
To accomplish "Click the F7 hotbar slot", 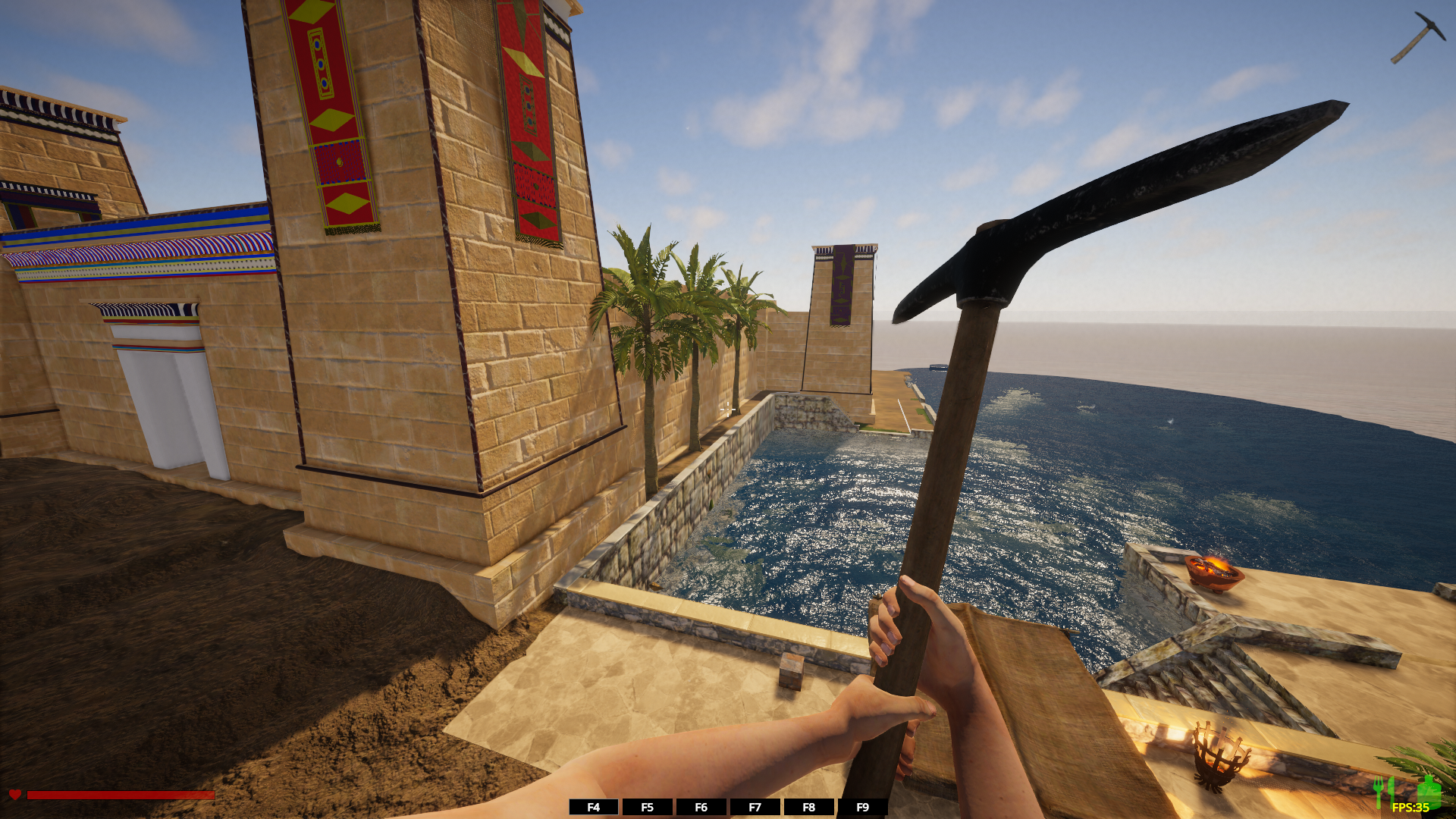I will (x=755, y=807).
